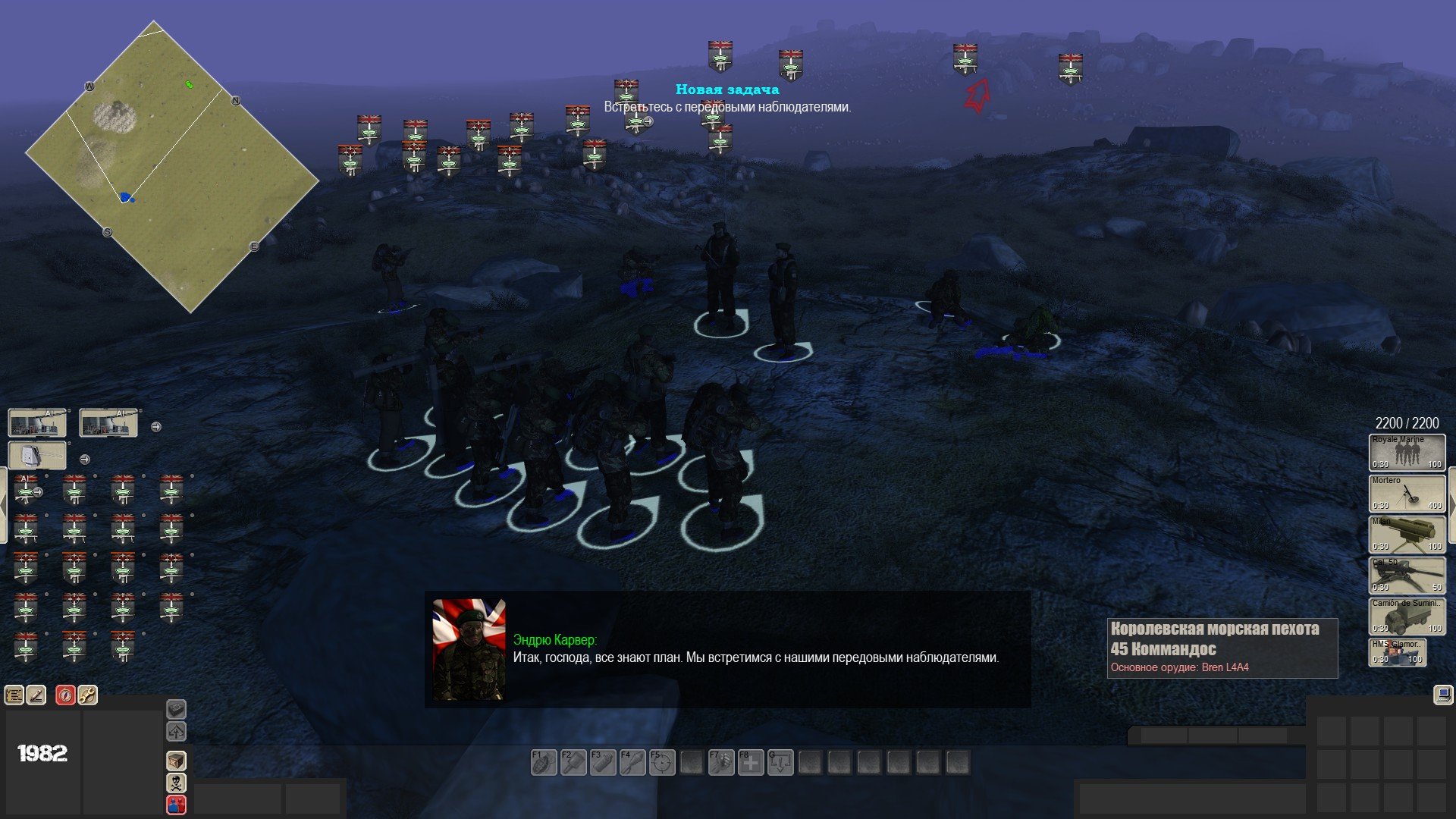Open the wrench settings icon
The height and width of the screenshot is (819, 1456).
[87, 695]
